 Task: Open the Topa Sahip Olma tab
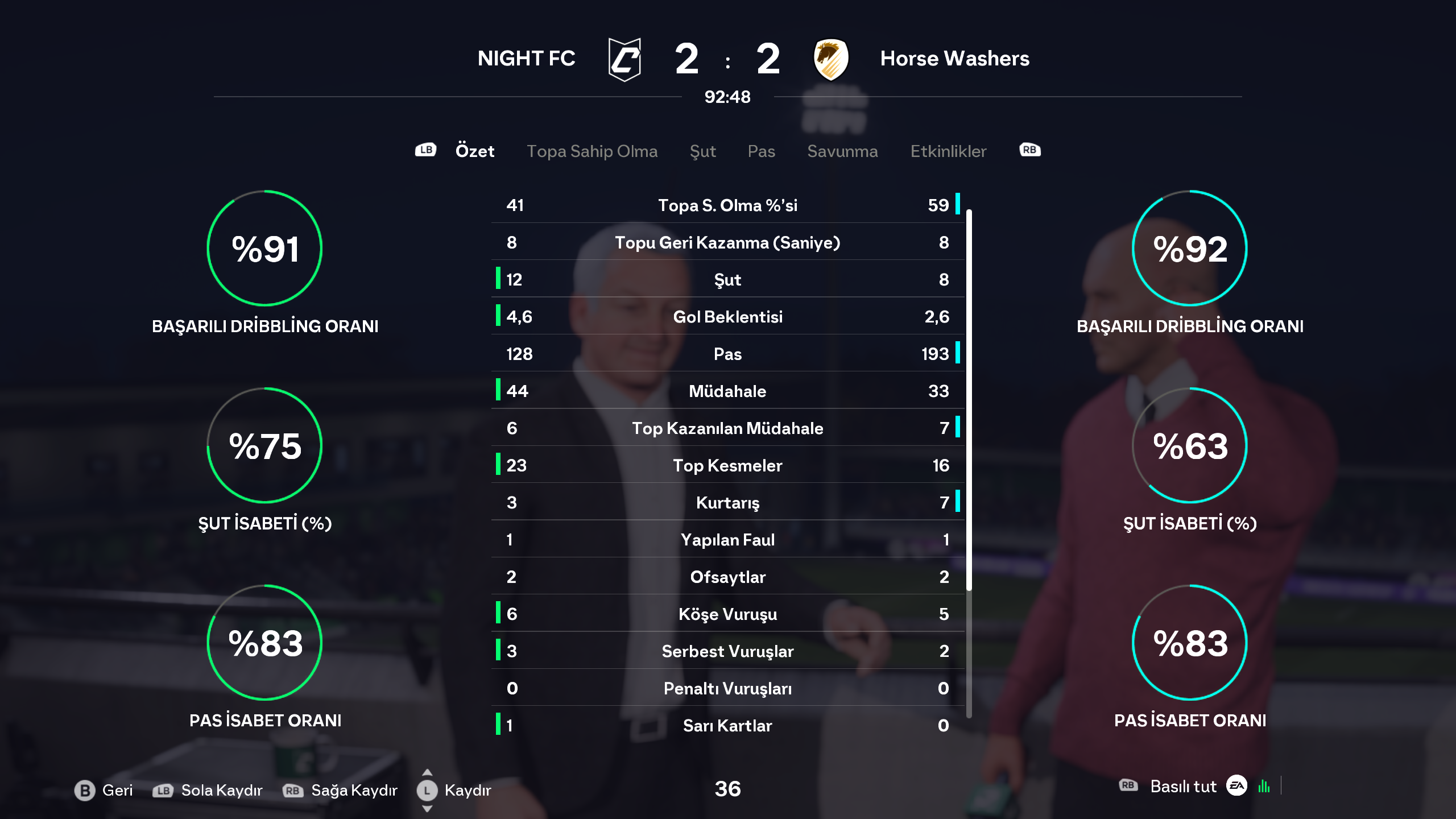click(591, 151)
